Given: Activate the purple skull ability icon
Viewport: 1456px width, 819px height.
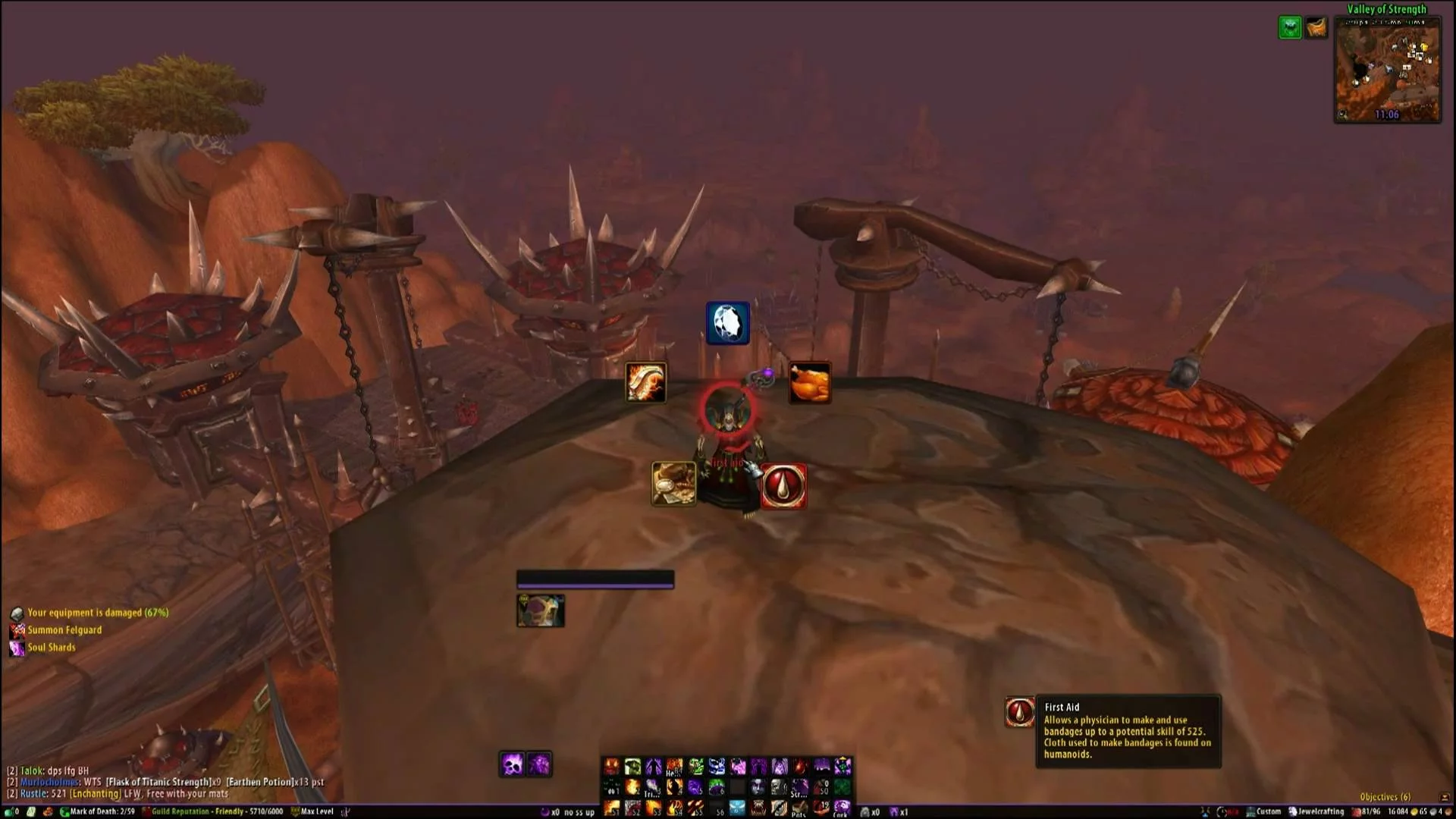Looking at the screenshot, I should click(513, 764).
